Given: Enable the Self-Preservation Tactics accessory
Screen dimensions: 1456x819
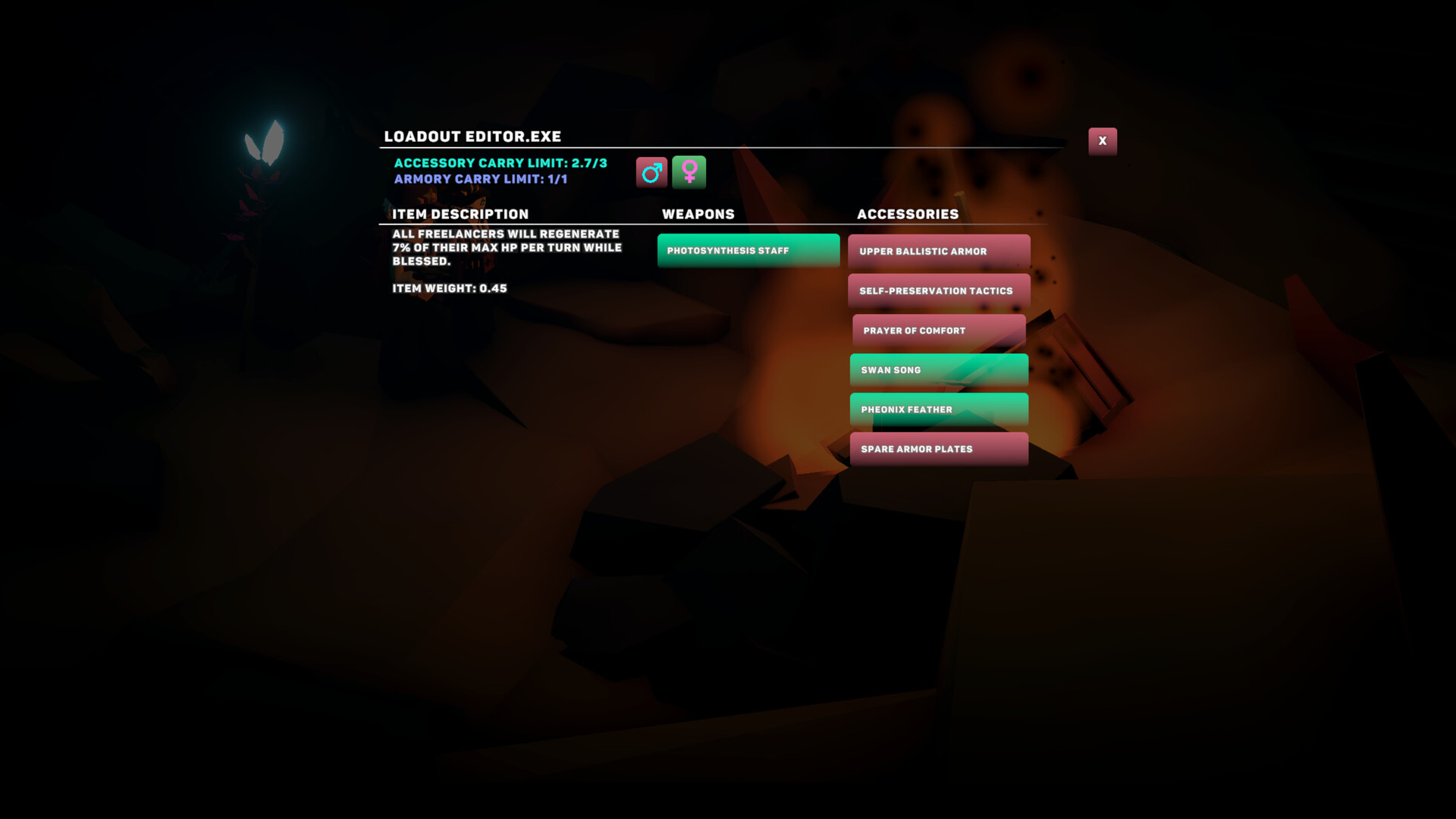Looking at the screenshot, I should click(938, 290).
